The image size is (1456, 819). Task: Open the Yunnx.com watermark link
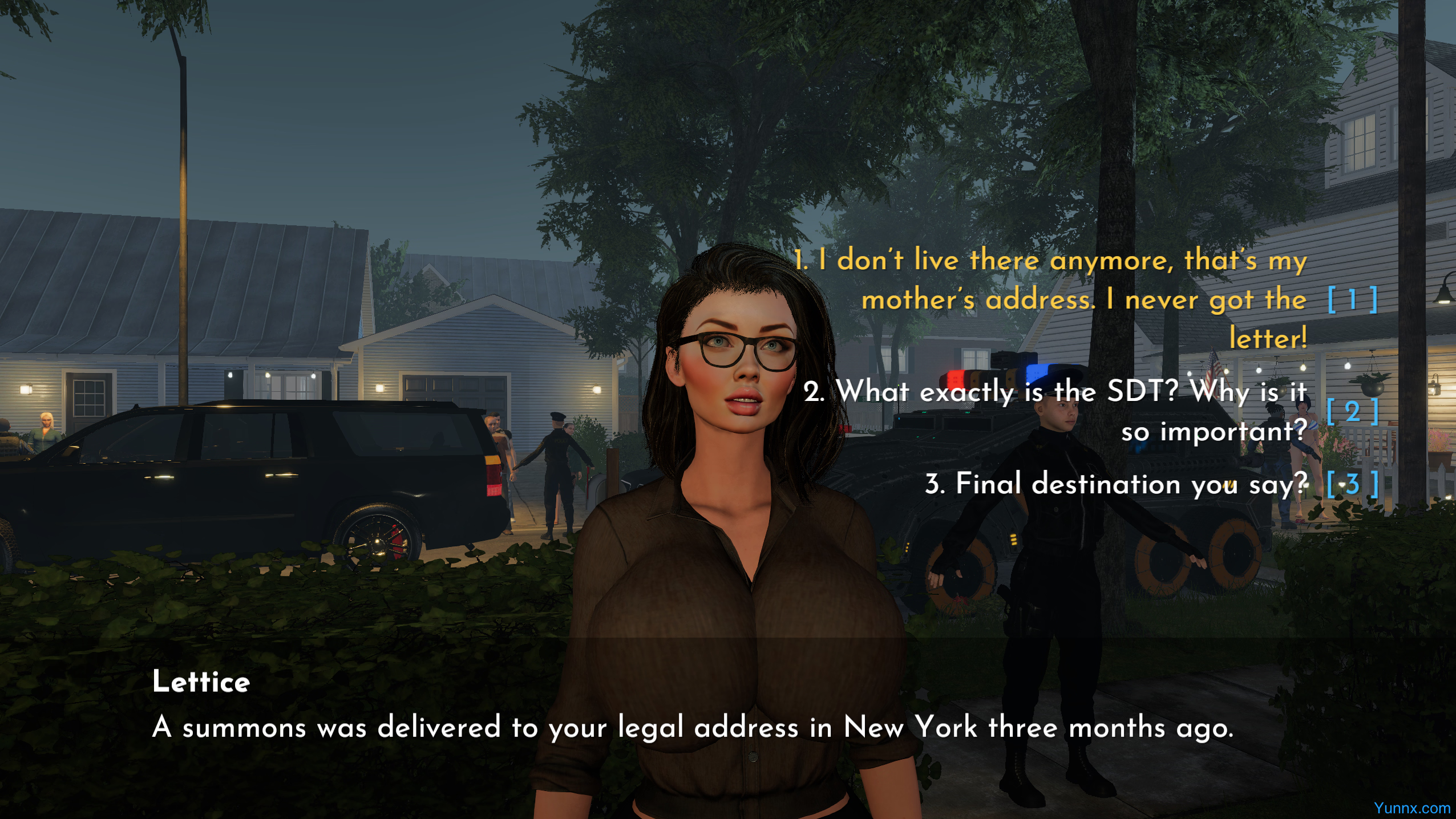[x=1411, y=808]
